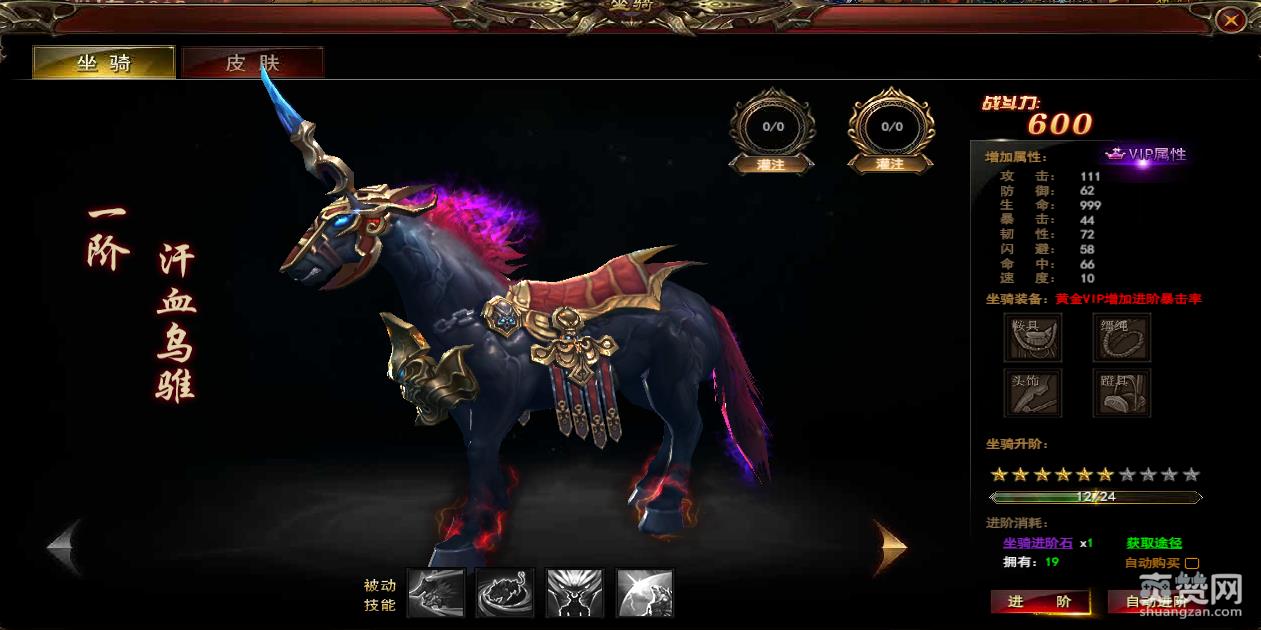Select the swirling vortex passive skill icon

pyautogui.click(x=505, y=593)
